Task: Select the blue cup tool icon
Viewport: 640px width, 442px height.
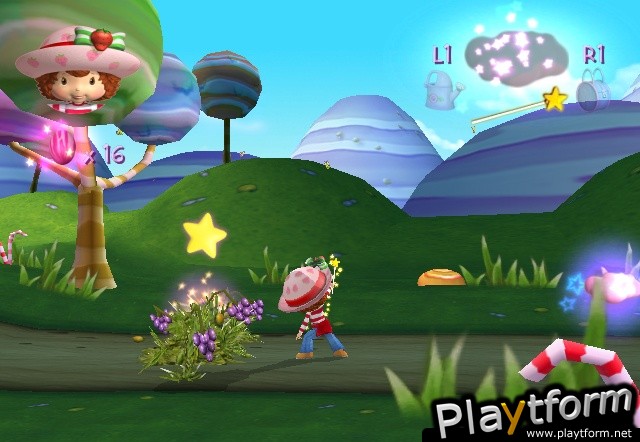Action: [594, 89]
